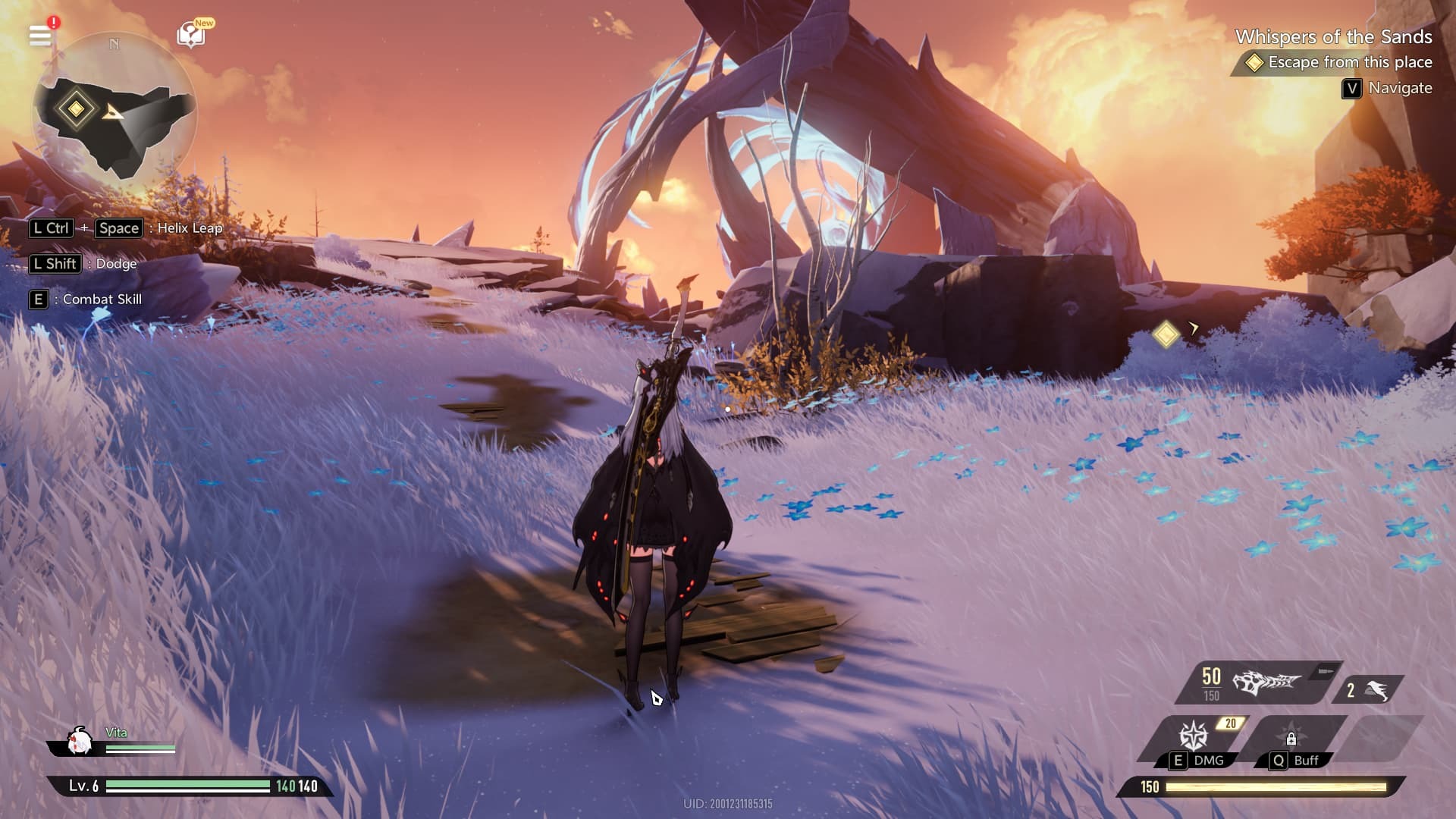Open the chat icon marked New
This screenshot has height=819, width=1456.
pyautogui.click(x=190, y=34)
